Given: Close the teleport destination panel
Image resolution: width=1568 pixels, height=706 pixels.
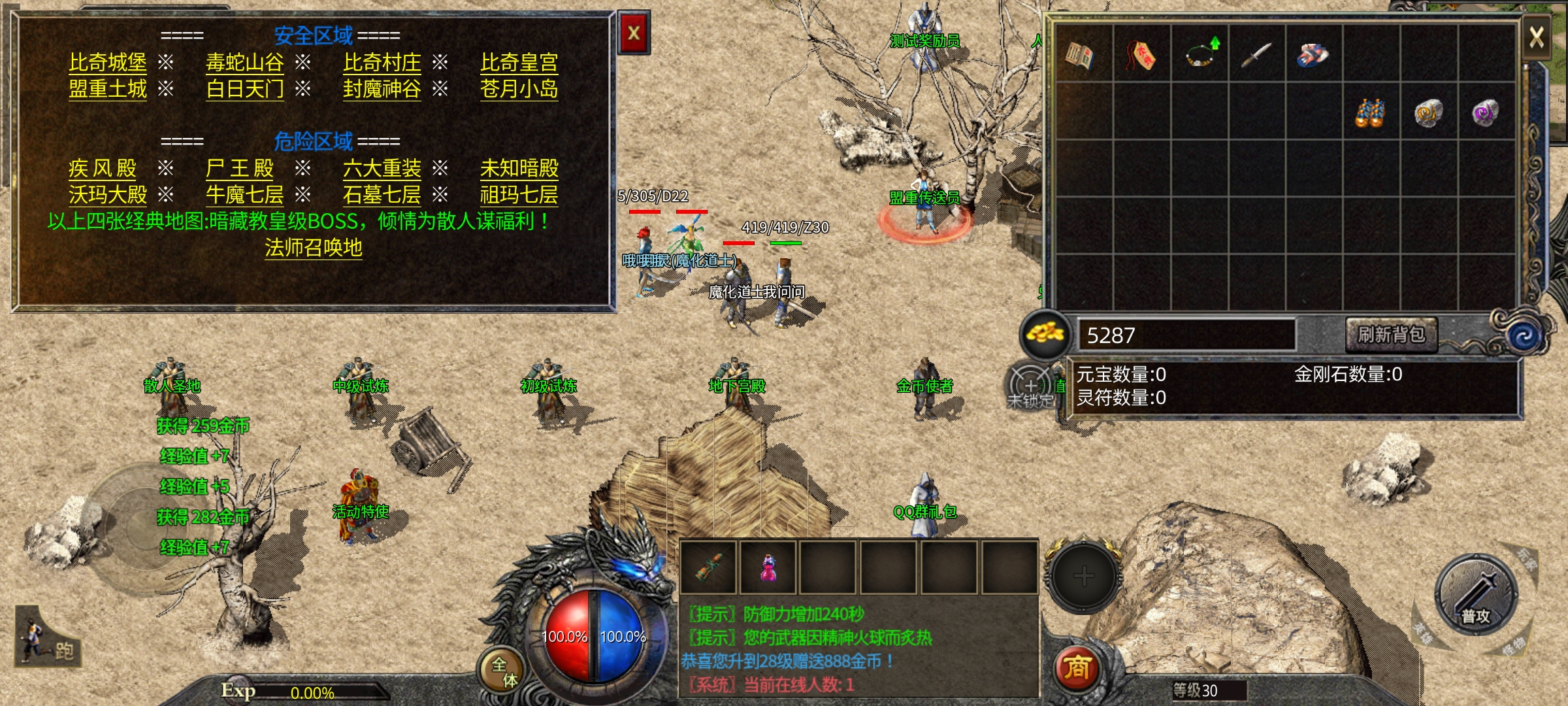Looking at the screenshot, I should point(634,33).
